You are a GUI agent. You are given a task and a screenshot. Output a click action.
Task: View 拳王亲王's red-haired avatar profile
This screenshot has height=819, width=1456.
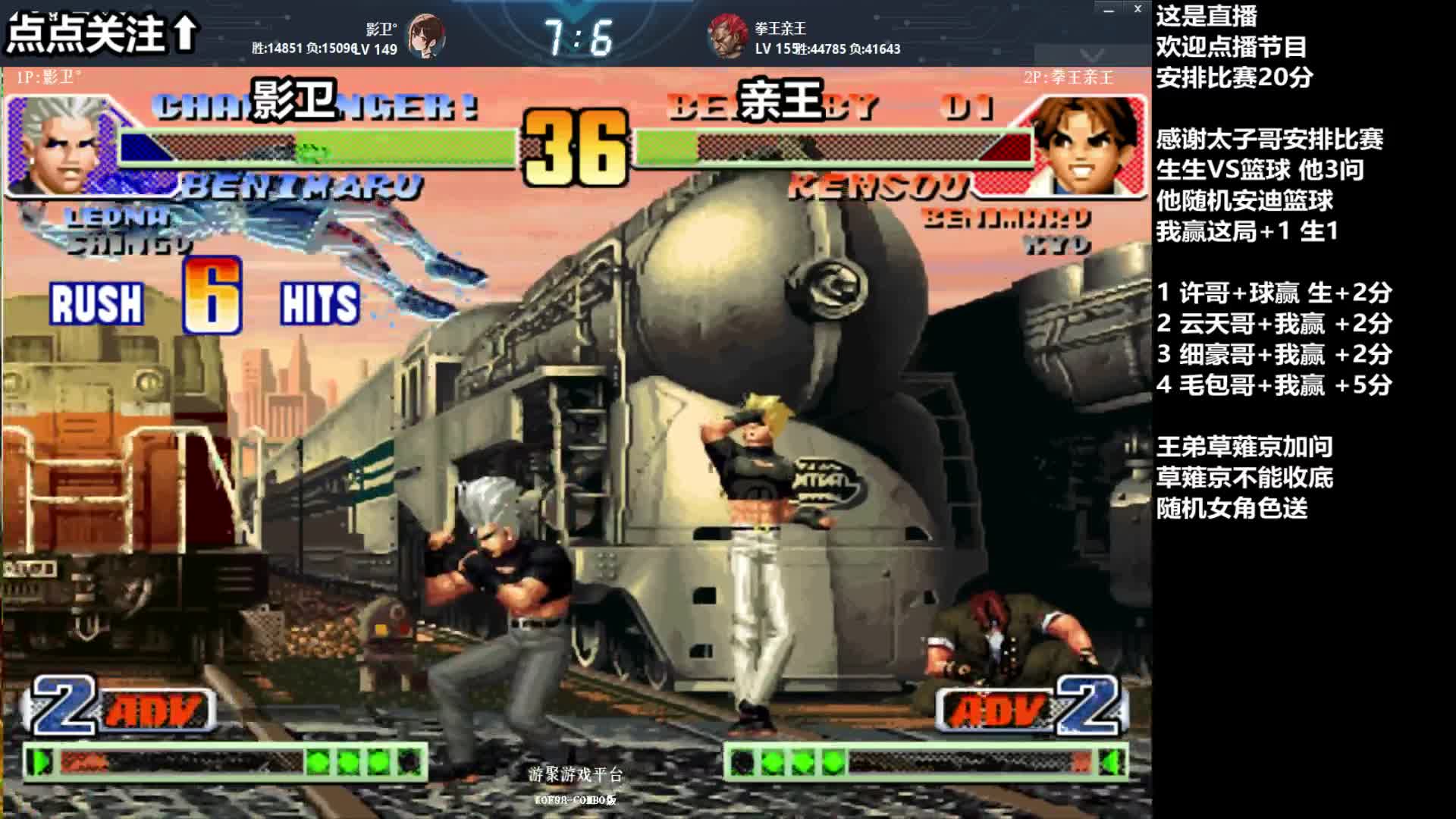point(727,36)
